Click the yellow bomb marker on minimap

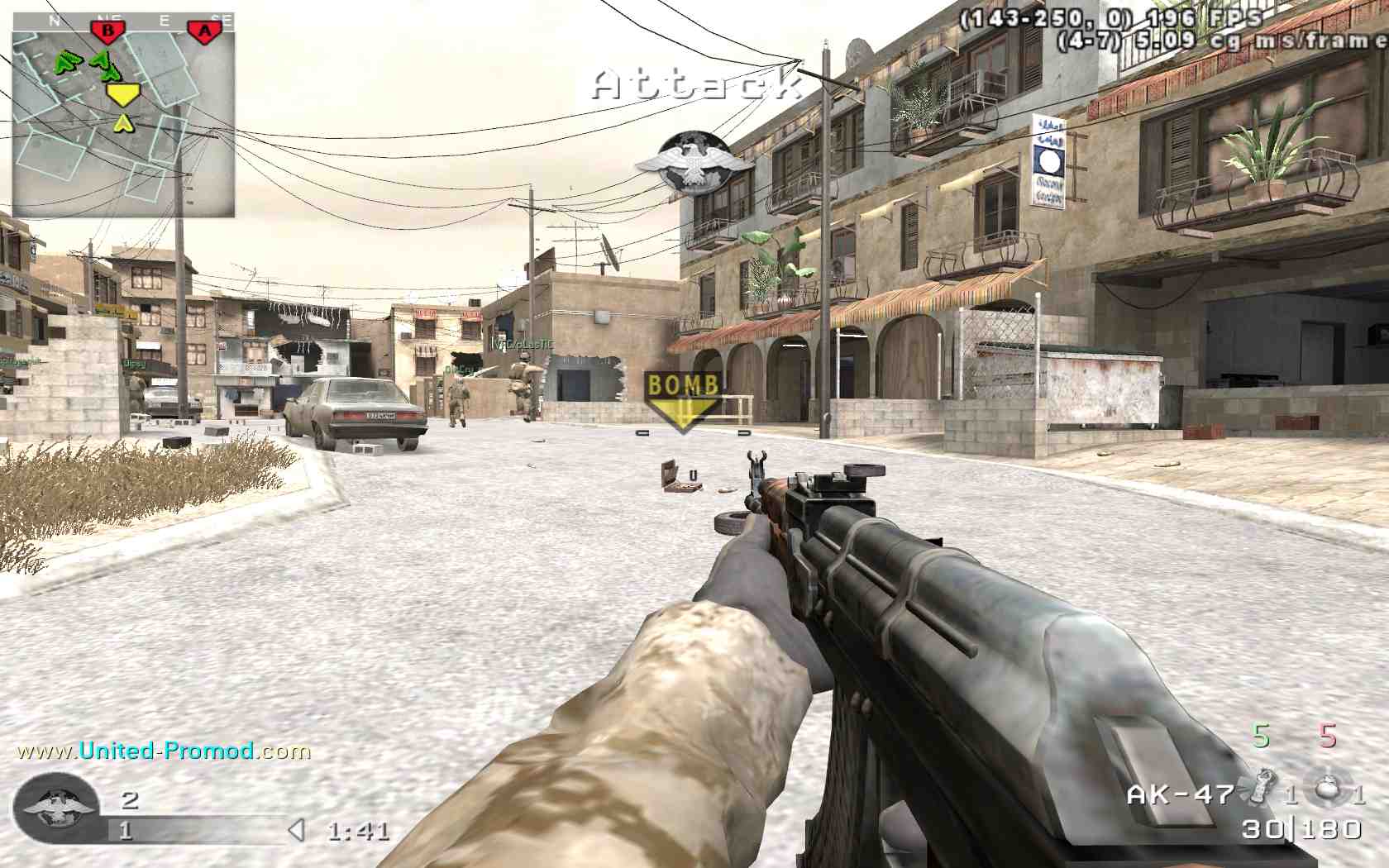pyautogui.click(x=122, y=94)
